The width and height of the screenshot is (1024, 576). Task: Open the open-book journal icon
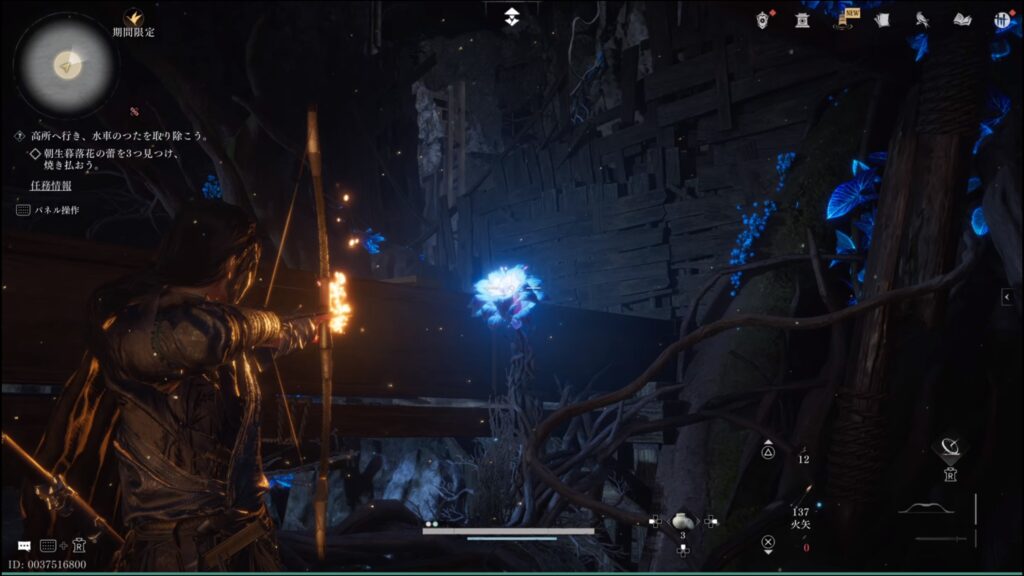click(x=962, y=19)
